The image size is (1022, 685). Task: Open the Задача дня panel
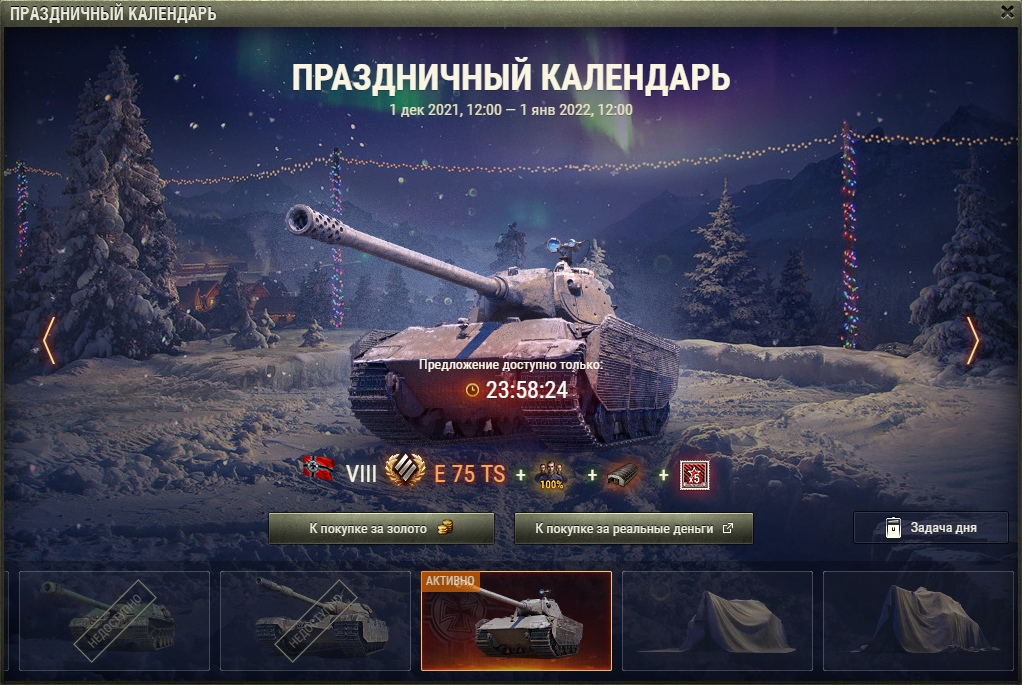tap(930, 528)
